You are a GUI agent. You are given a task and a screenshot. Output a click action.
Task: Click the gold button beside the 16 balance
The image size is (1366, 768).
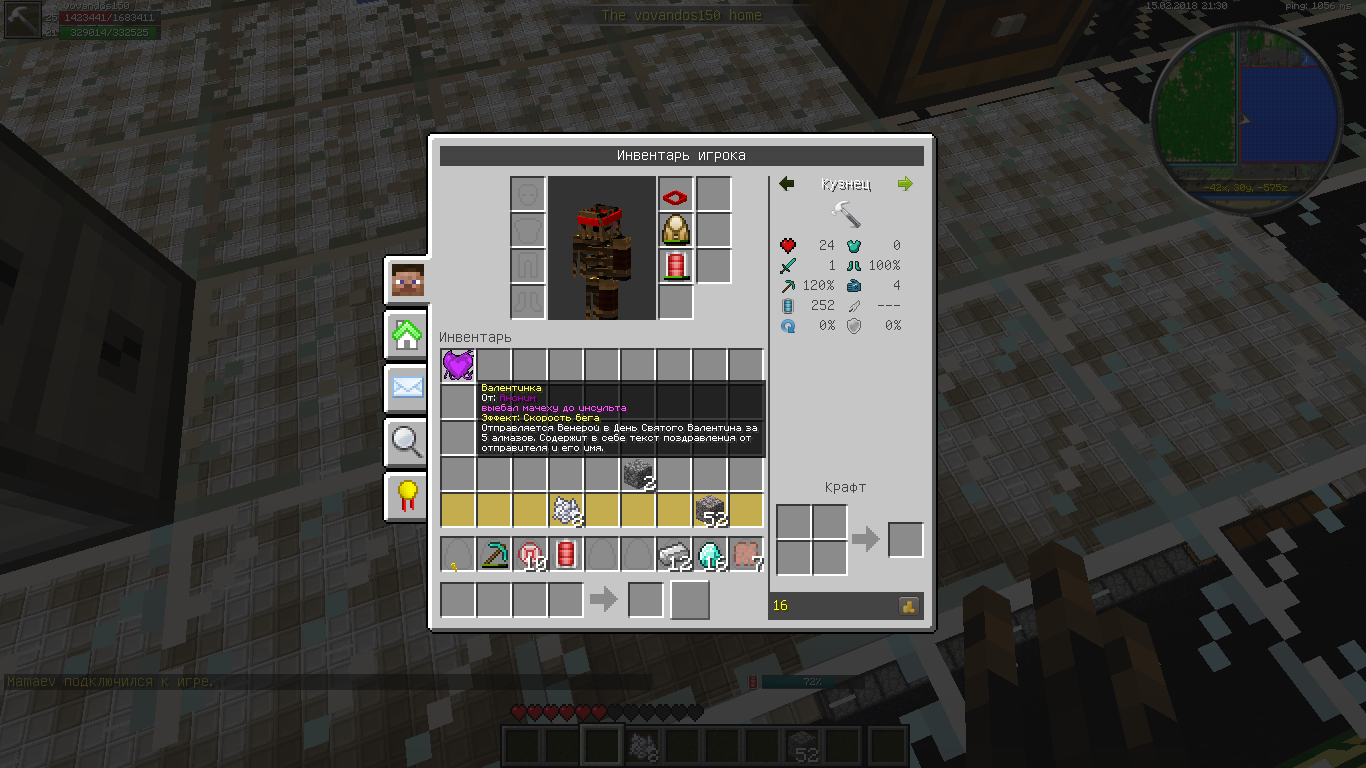(909, 605)
